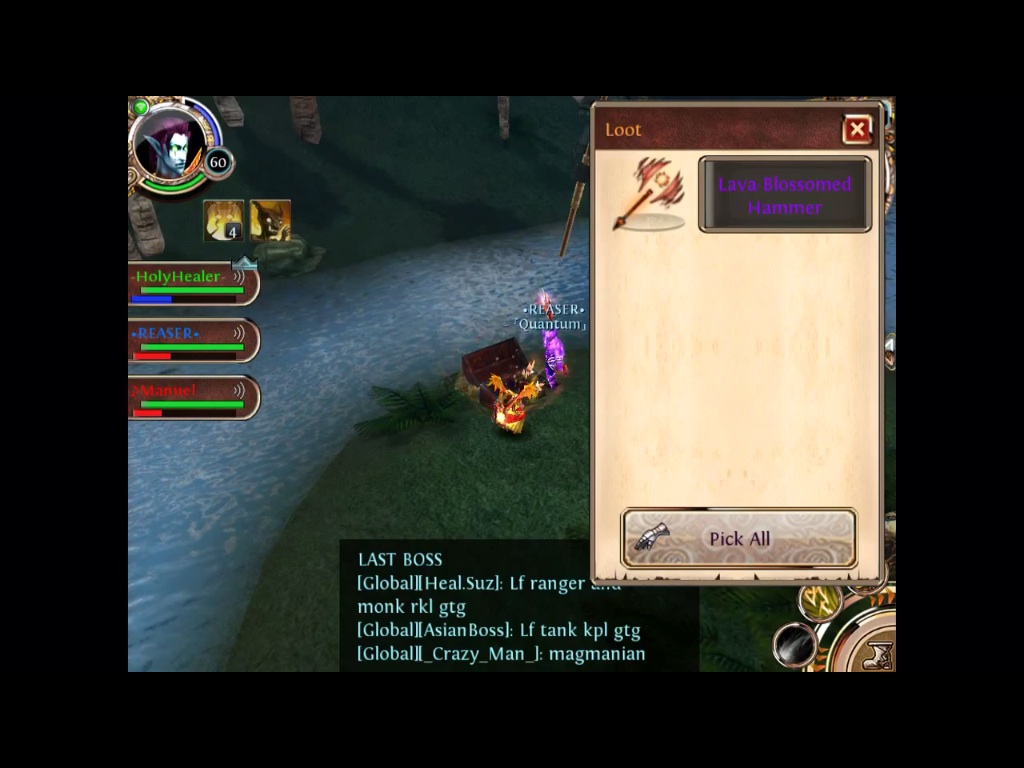This screenshot has height=768, width=1024.
Task: Select the Lava Blossomed Hammer label
Action: (784, 195)
